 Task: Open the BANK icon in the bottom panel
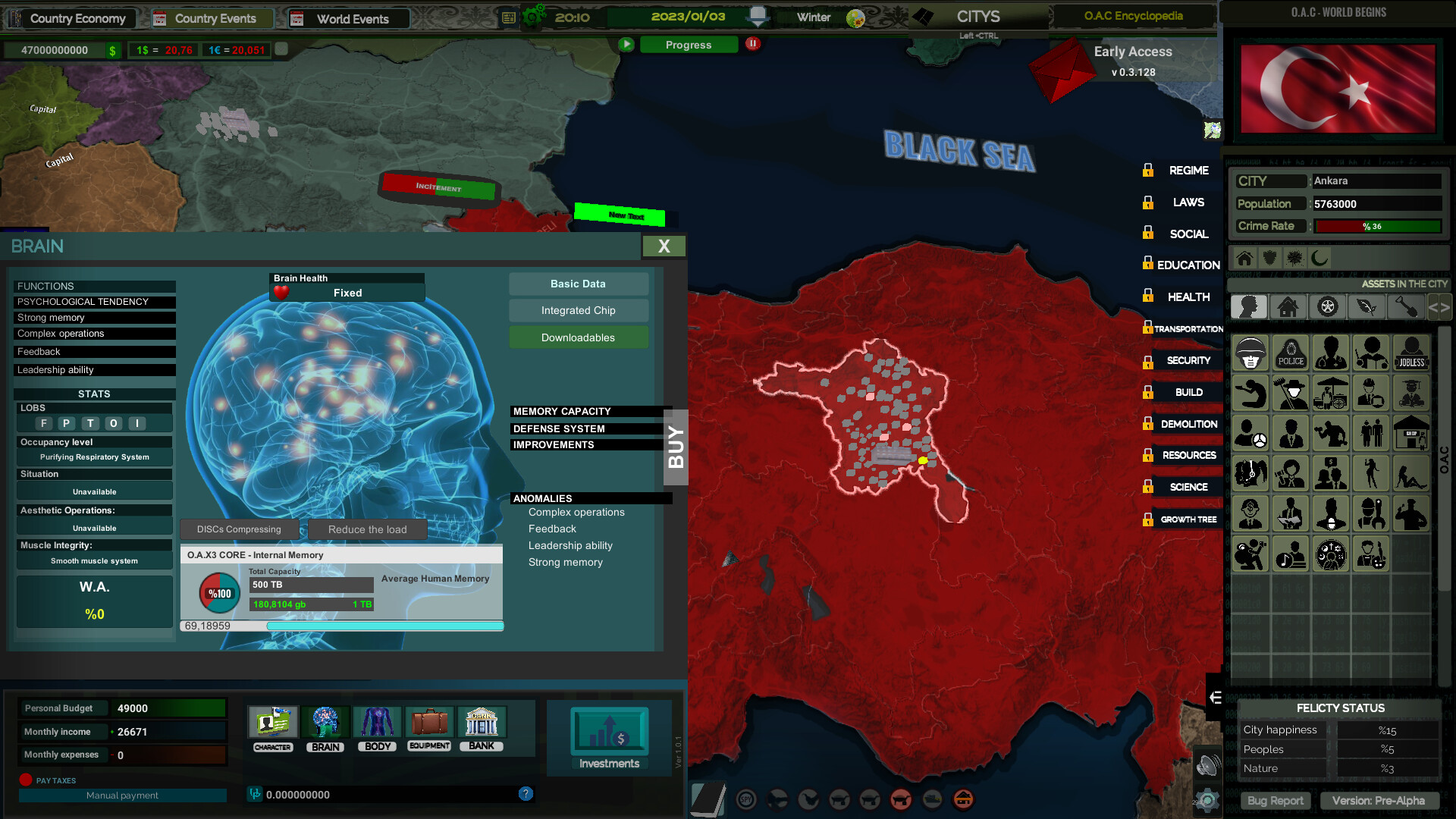pyautogui.click(x=482, y=723)
